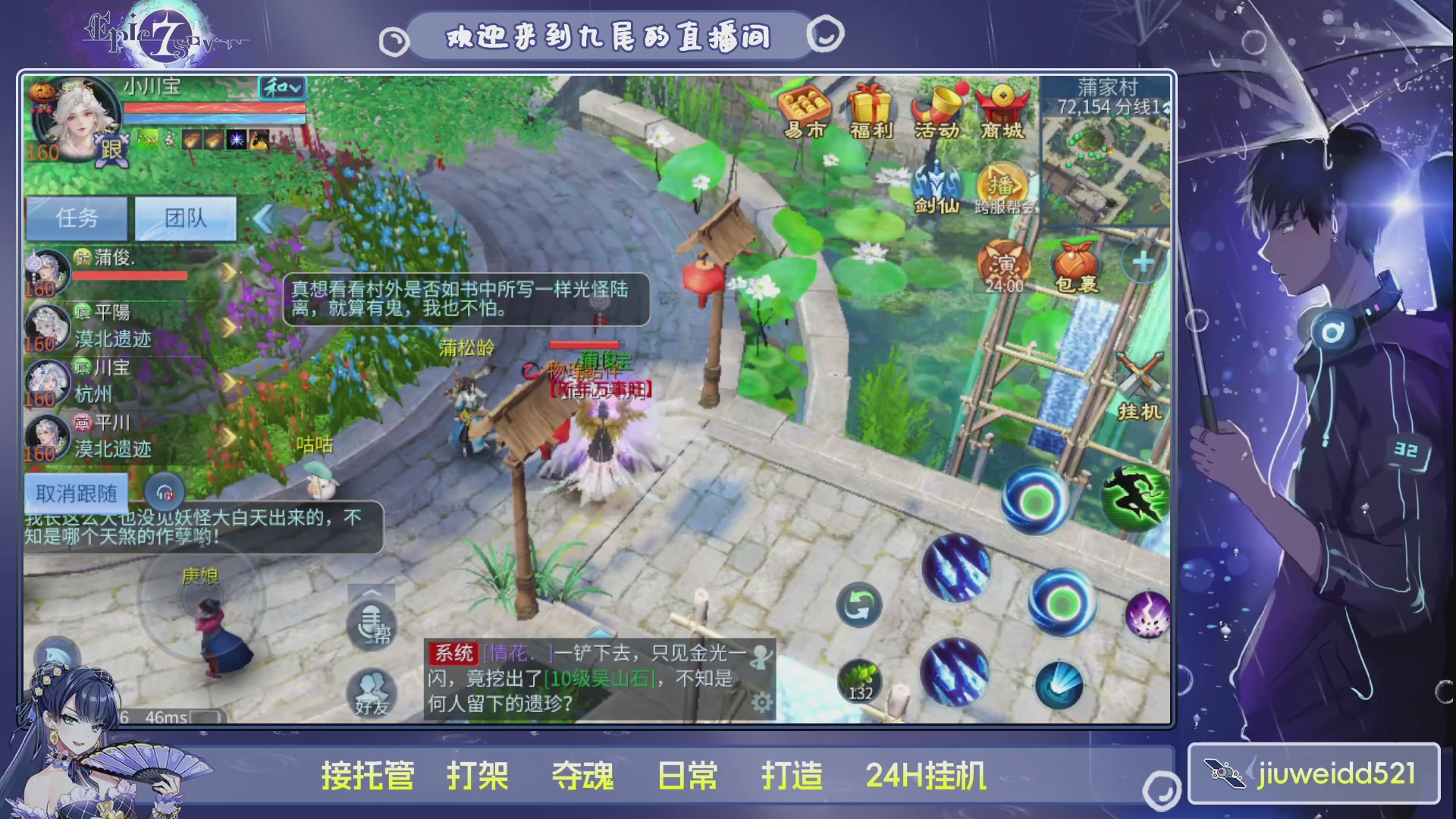Switch to the 任务 tab
The width and height of the screenshot is (1456, 819).
(x=77, y=218)
